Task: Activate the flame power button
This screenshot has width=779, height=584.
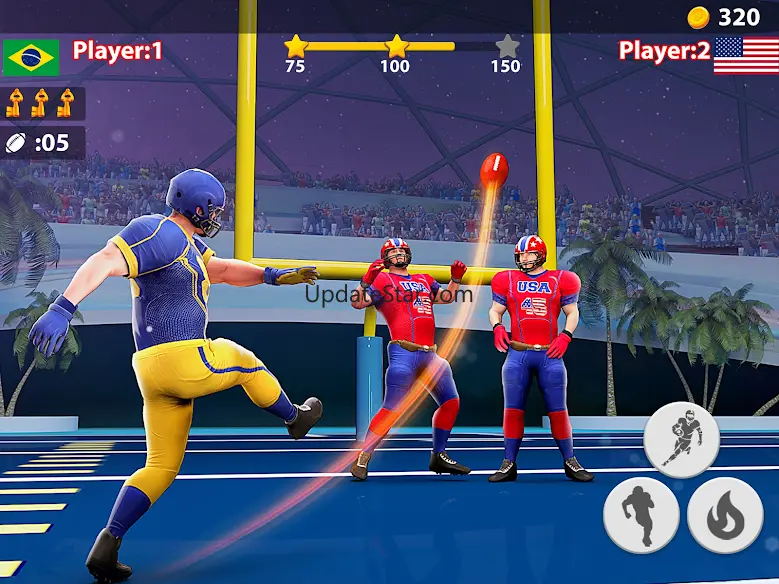Action: [x=725, y=515]
